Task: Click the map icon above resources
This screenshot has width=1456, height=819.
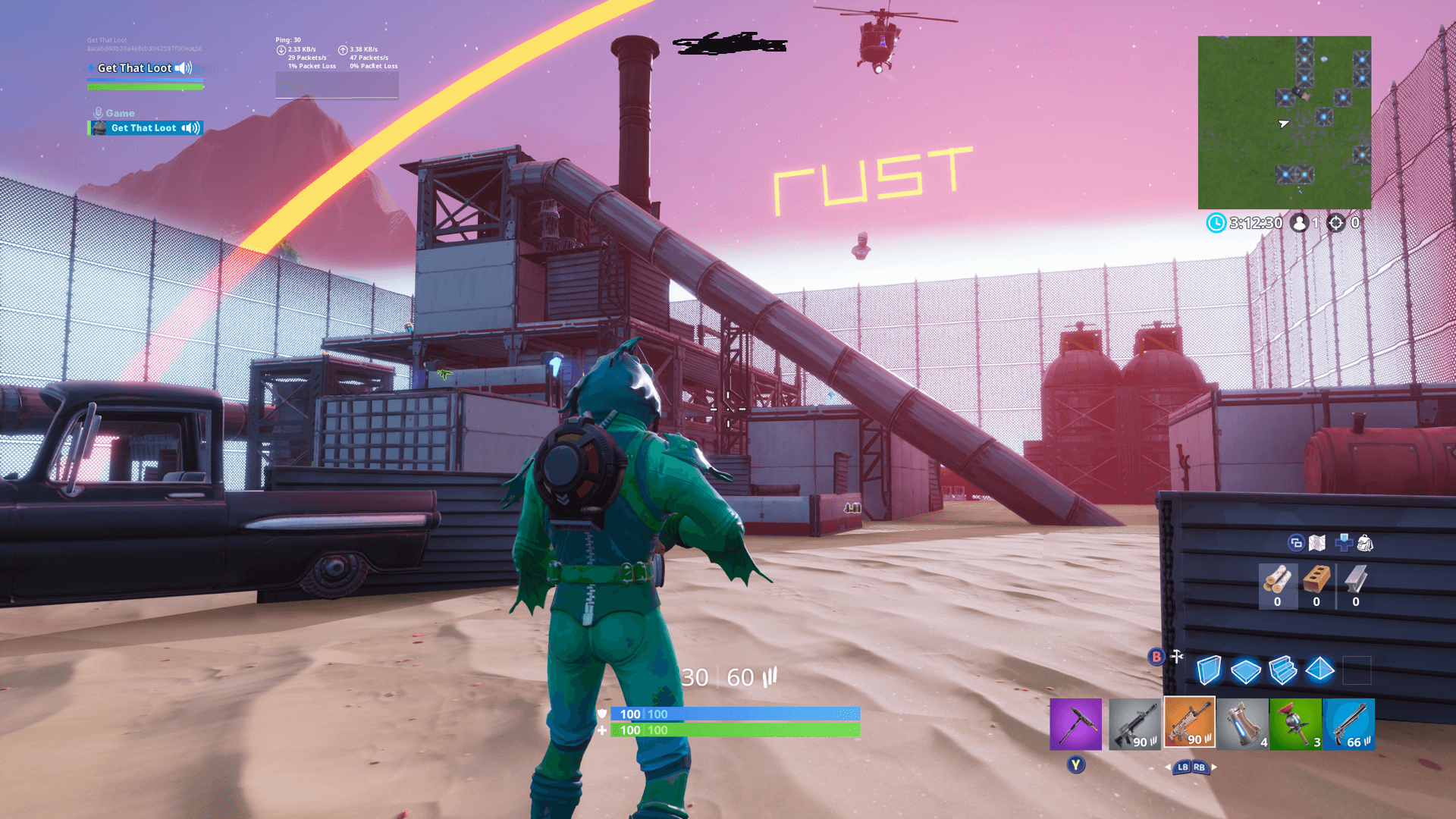Action: pos(1316,543)
